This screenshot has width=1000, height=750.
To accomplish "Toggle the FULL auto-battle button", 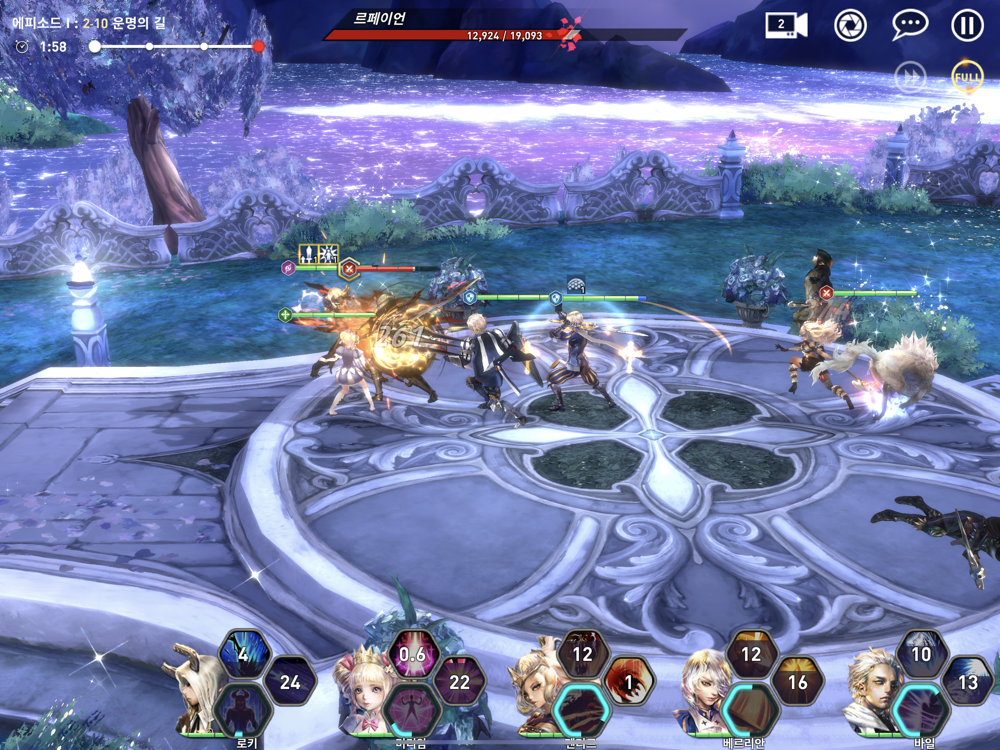I will [x=967, y=77].
